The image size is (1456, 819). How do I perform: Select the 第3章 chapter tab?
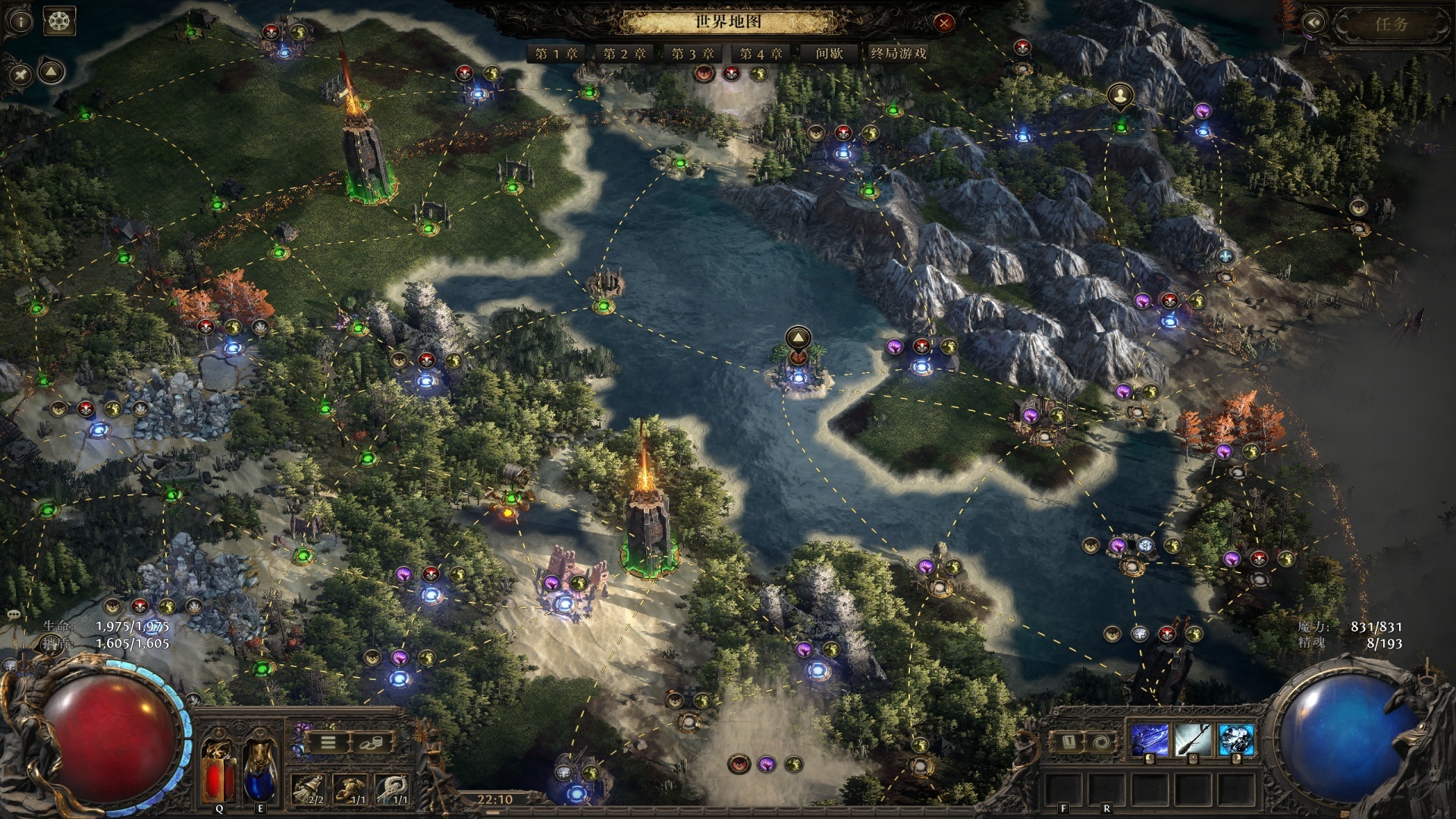(692, 54)
